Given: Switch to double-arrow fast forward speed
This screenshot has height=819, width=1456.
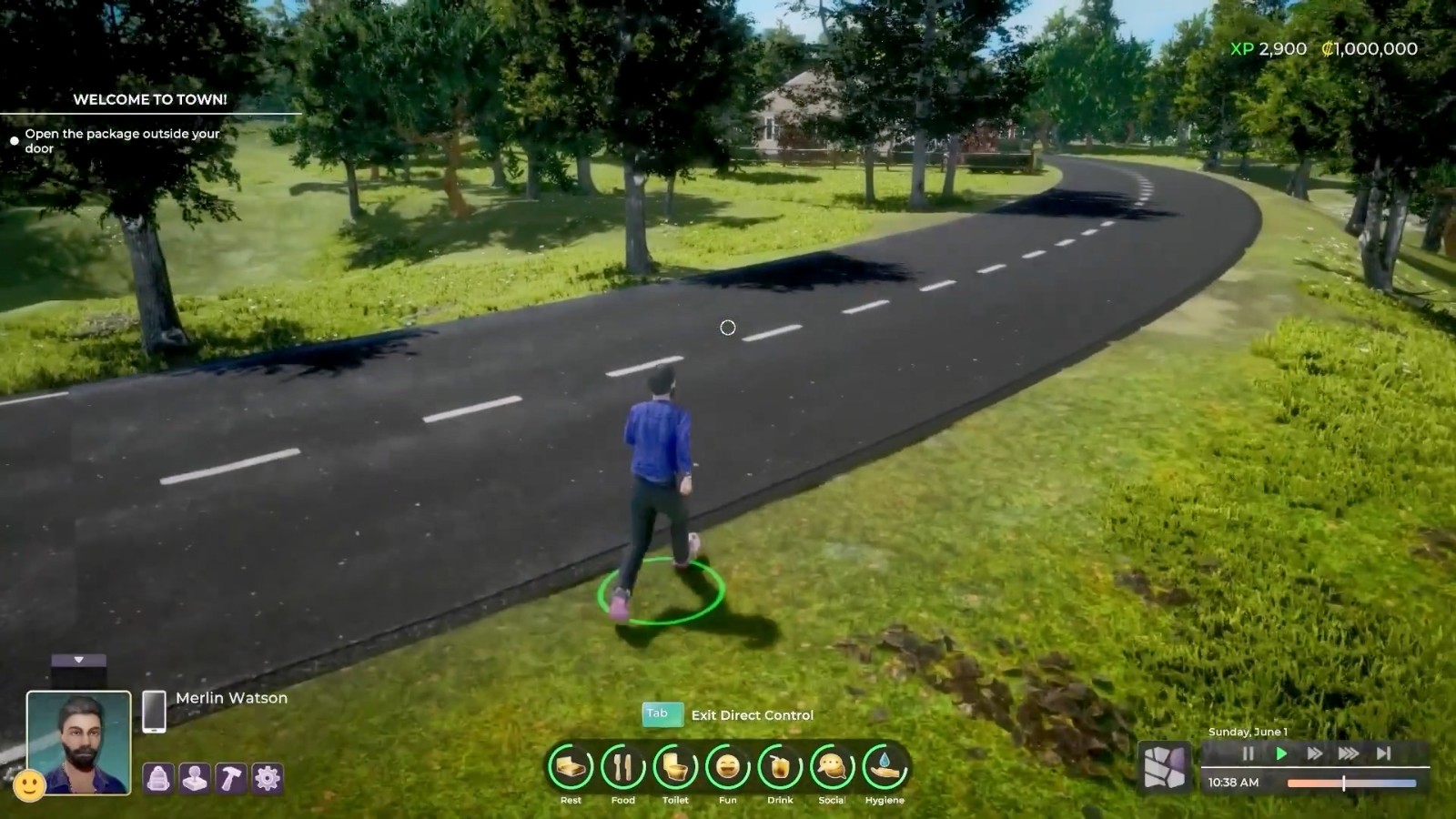Looking at the screenshot, I should click(x=1314, y=753).
